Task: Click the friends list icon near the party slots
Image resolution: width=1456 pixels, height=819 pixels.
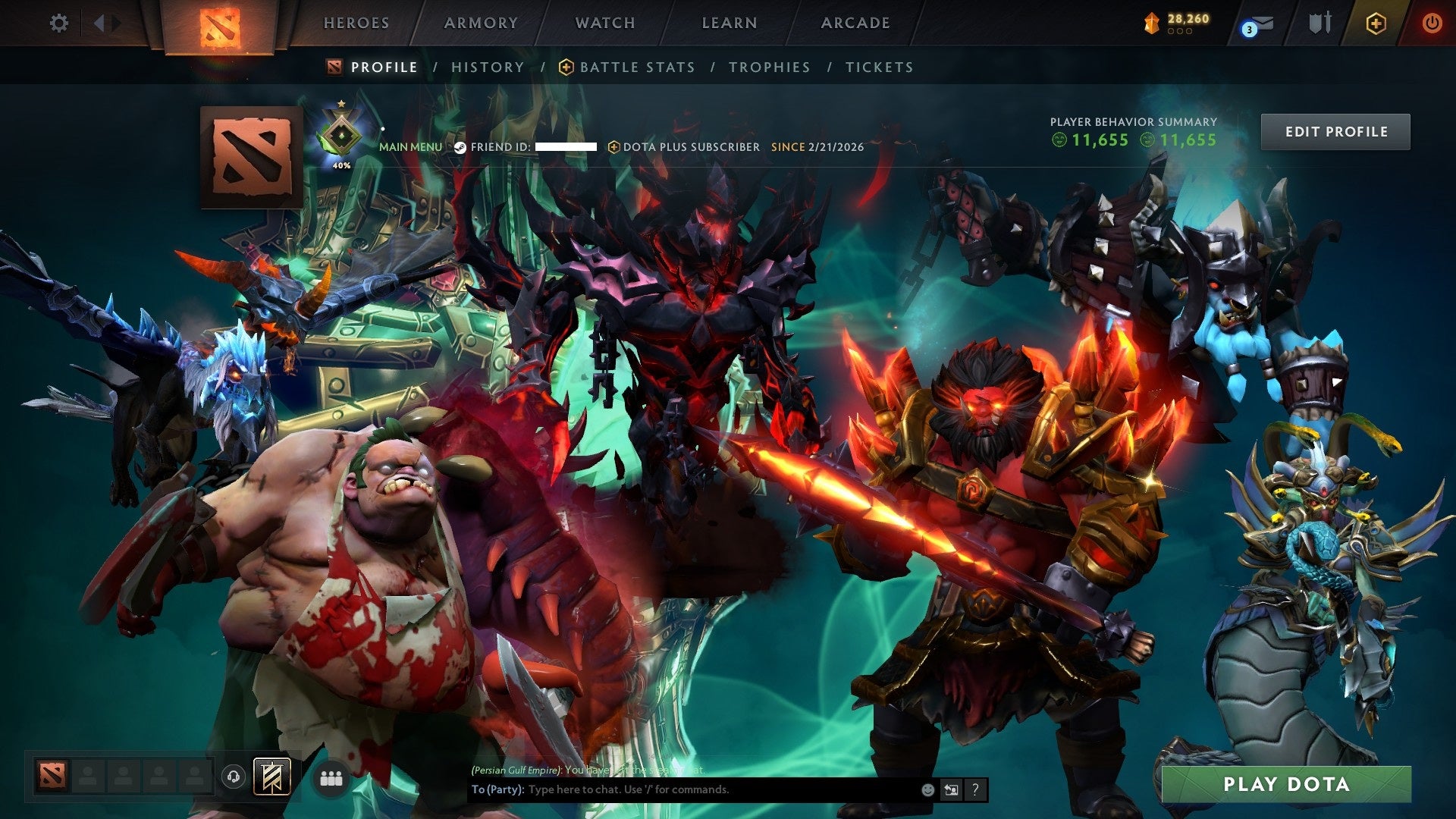Action: coord(330,778)
